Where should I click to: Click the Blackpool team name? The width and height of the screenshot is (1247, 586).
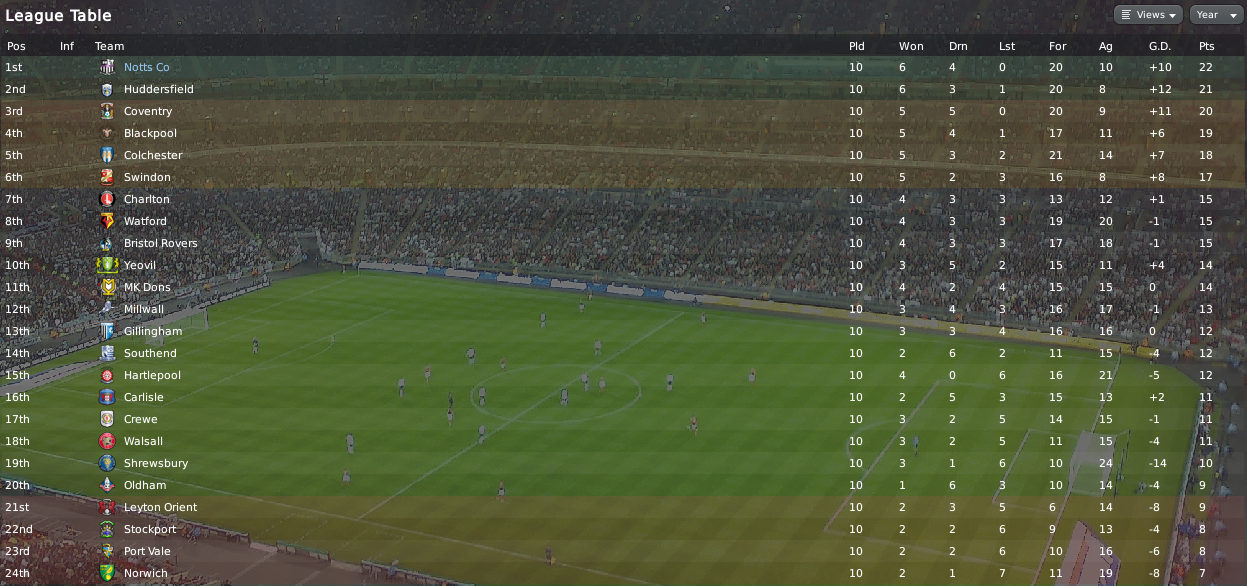150,133
